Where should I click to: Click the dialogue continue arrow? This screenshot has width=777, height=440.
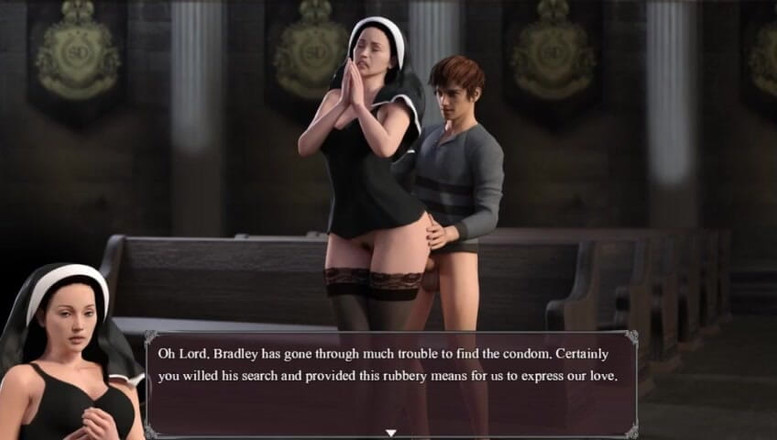391,432
